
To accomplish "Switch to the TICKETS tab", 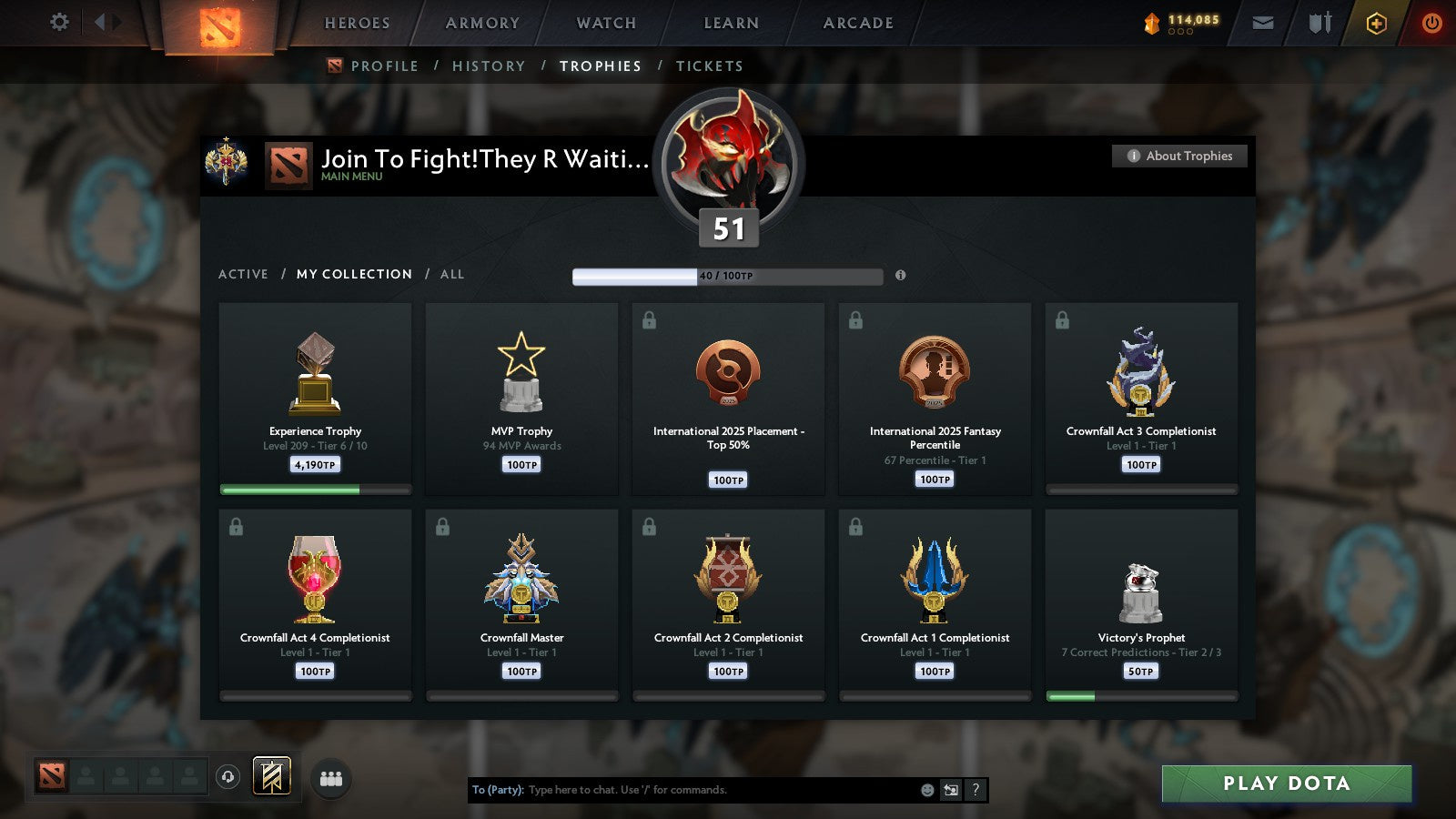I will coord(709,66).
